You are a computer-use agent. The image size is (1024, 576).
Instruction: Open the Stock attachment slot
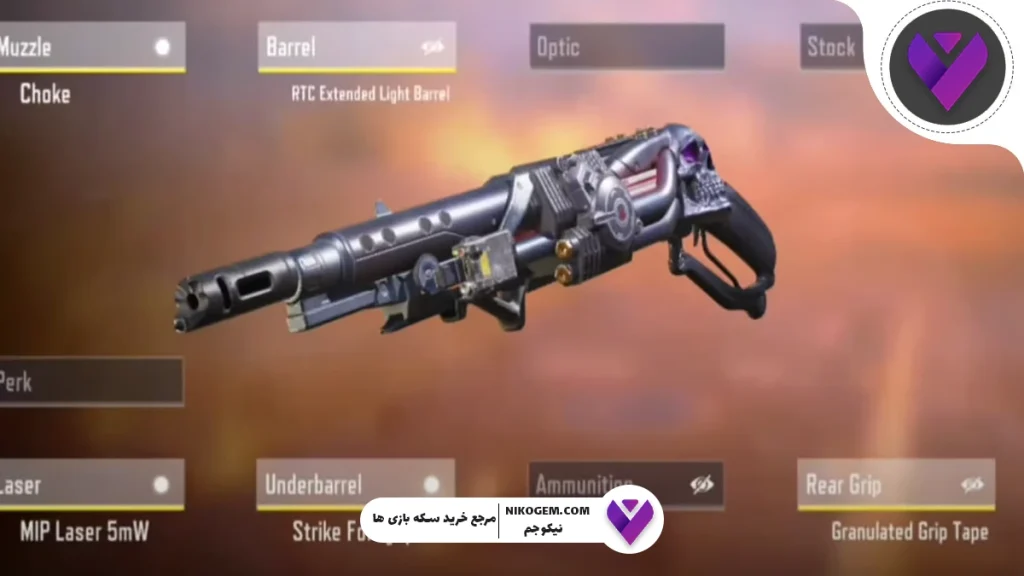coord(832,47)
